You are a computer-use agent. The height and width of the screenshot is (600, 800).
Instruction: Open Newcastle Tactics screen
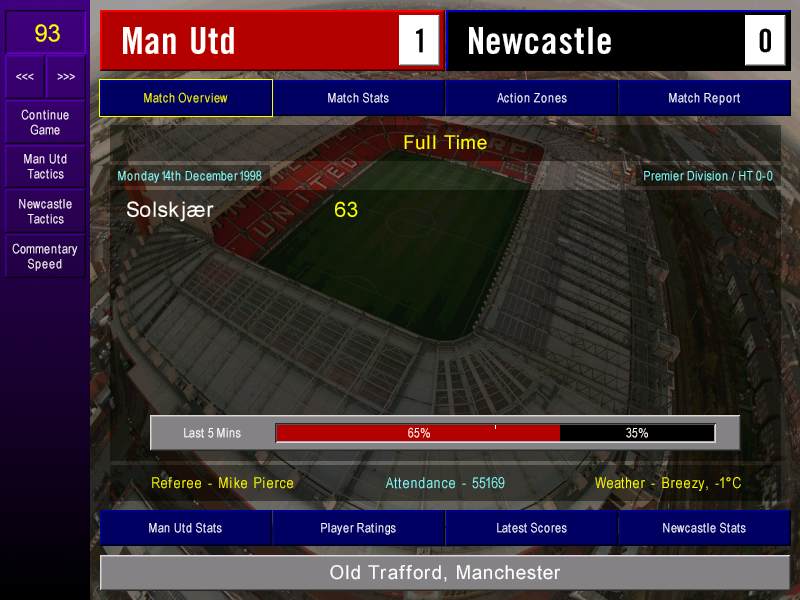click(x=45, y=211)
